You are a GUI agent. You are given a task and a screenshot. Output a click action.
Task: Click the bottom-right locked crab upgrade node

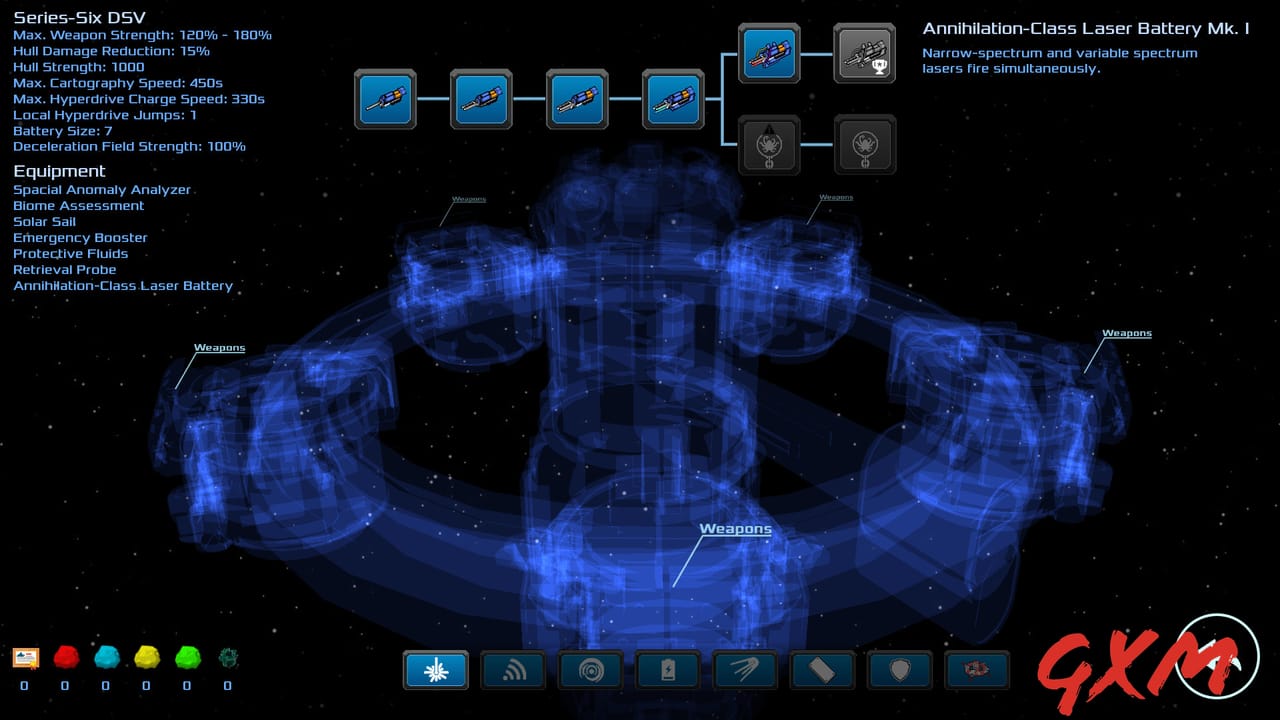coord(865,145)
